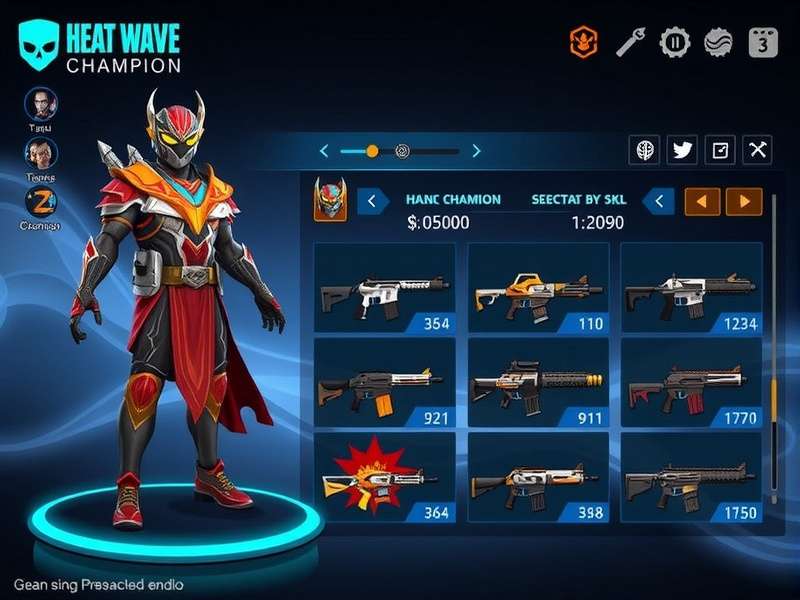This screenshot has height=600, width=800.
Task: Choose the weapon priced 911
Action: click(538, 384)
